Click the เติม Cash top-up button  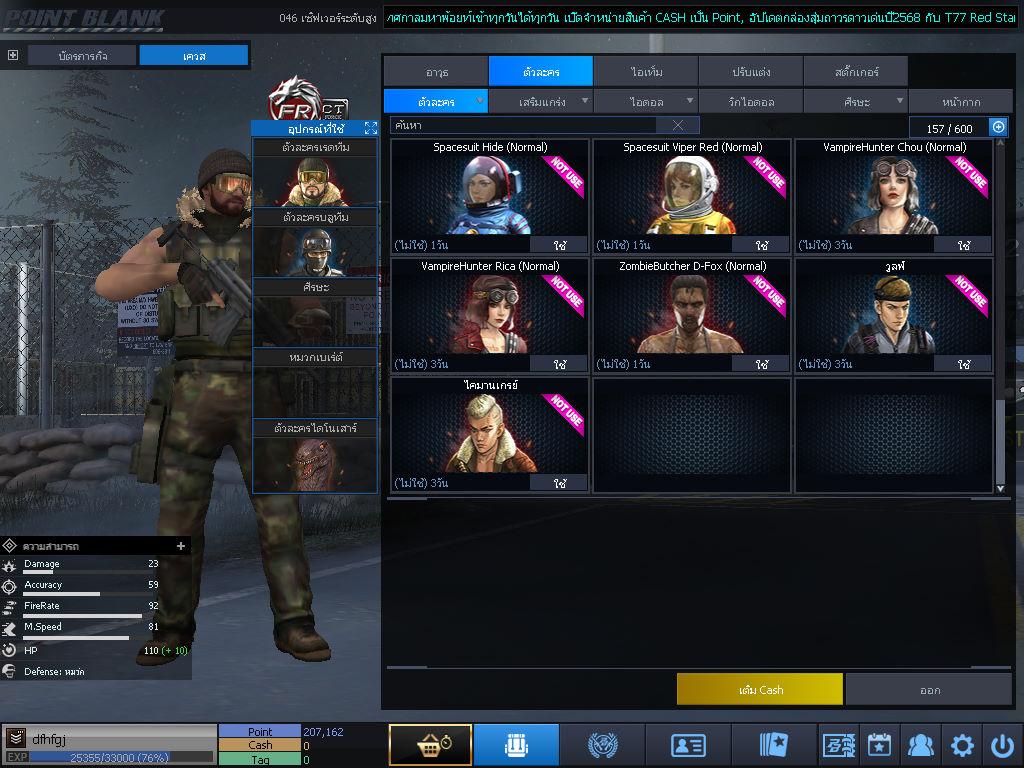(759, 689)
